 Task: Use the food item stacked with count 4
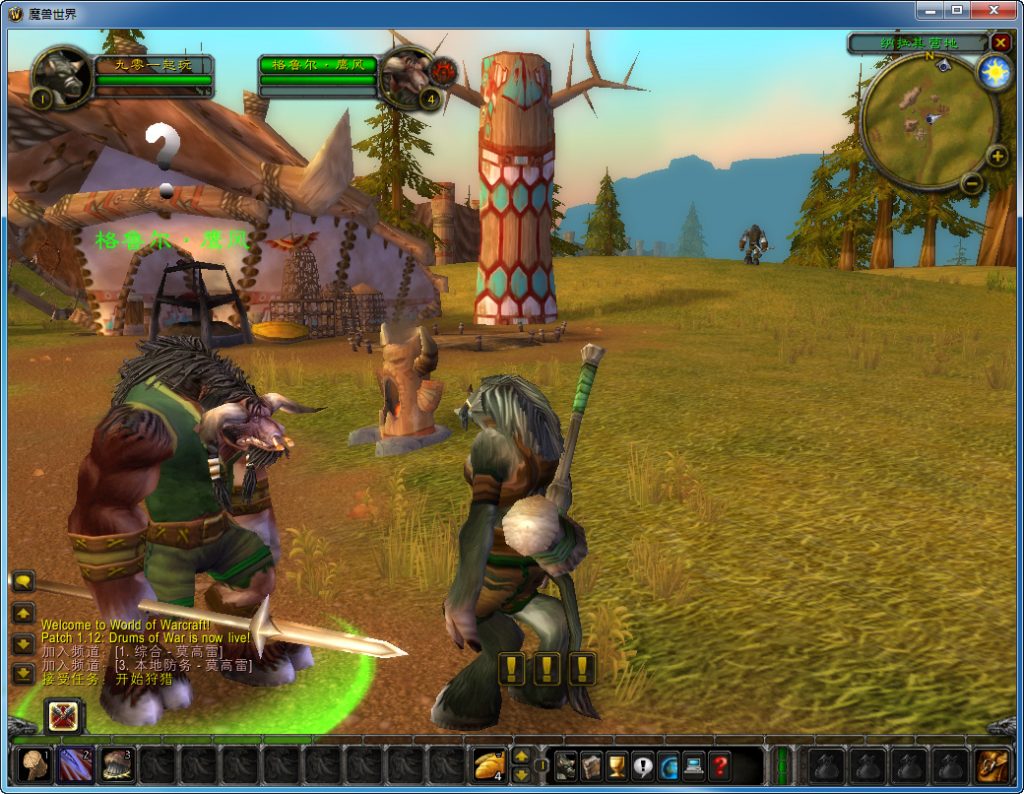(x=490, y=765)
